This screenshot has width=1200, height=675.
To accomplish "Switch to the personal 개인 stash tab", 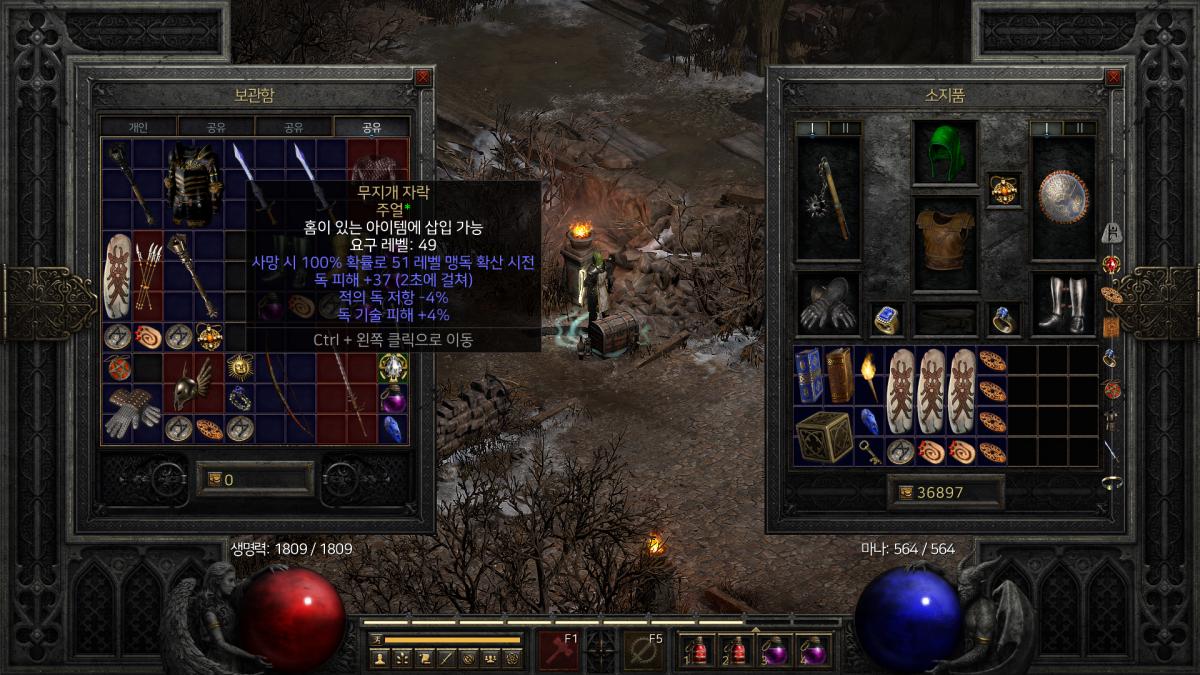I will [x=138, y=127].
